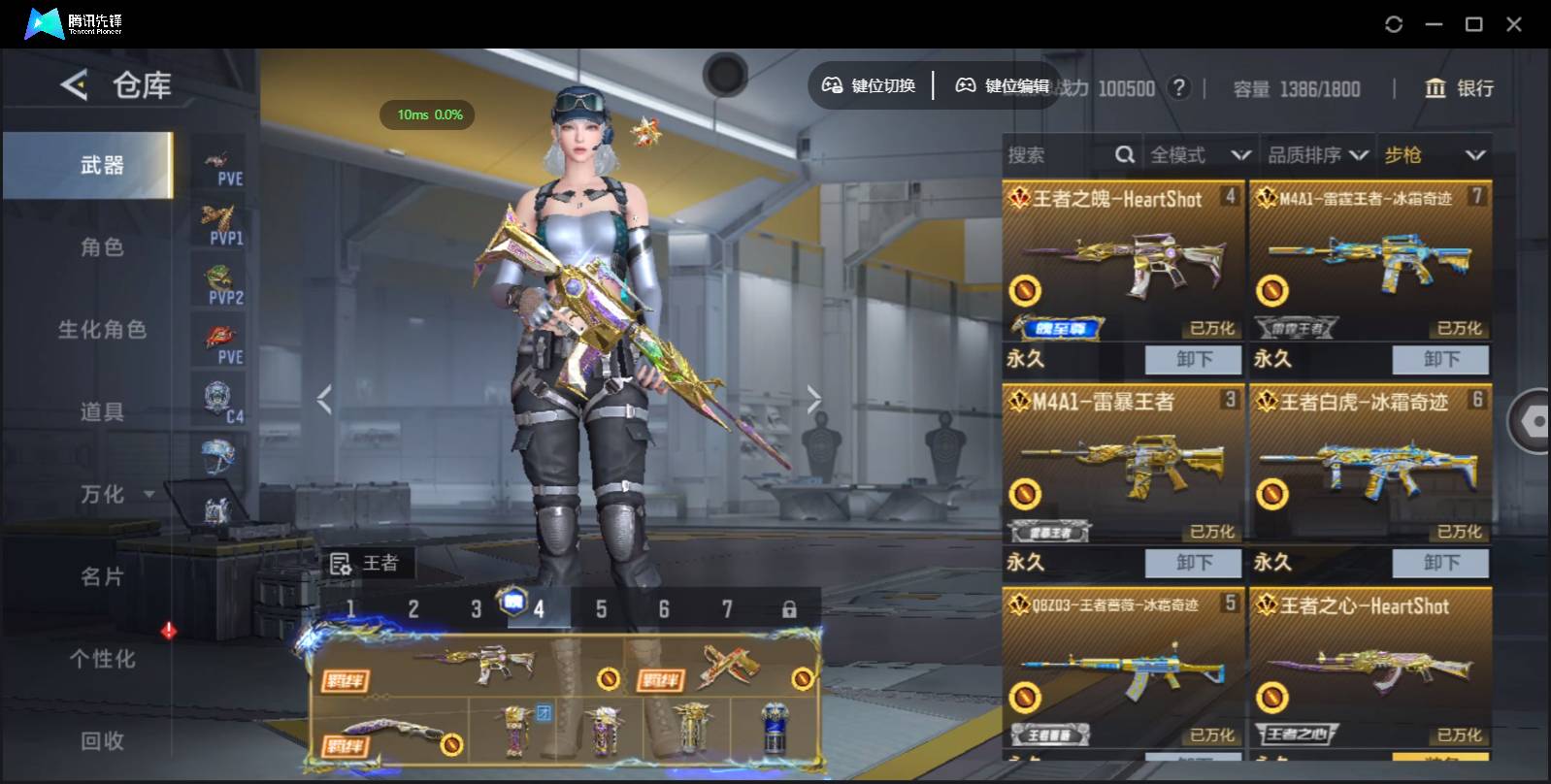The width and height of the screenshot is (1551, 784).
Task: Go to the 回收 recycle section
Action: [101, 741]
